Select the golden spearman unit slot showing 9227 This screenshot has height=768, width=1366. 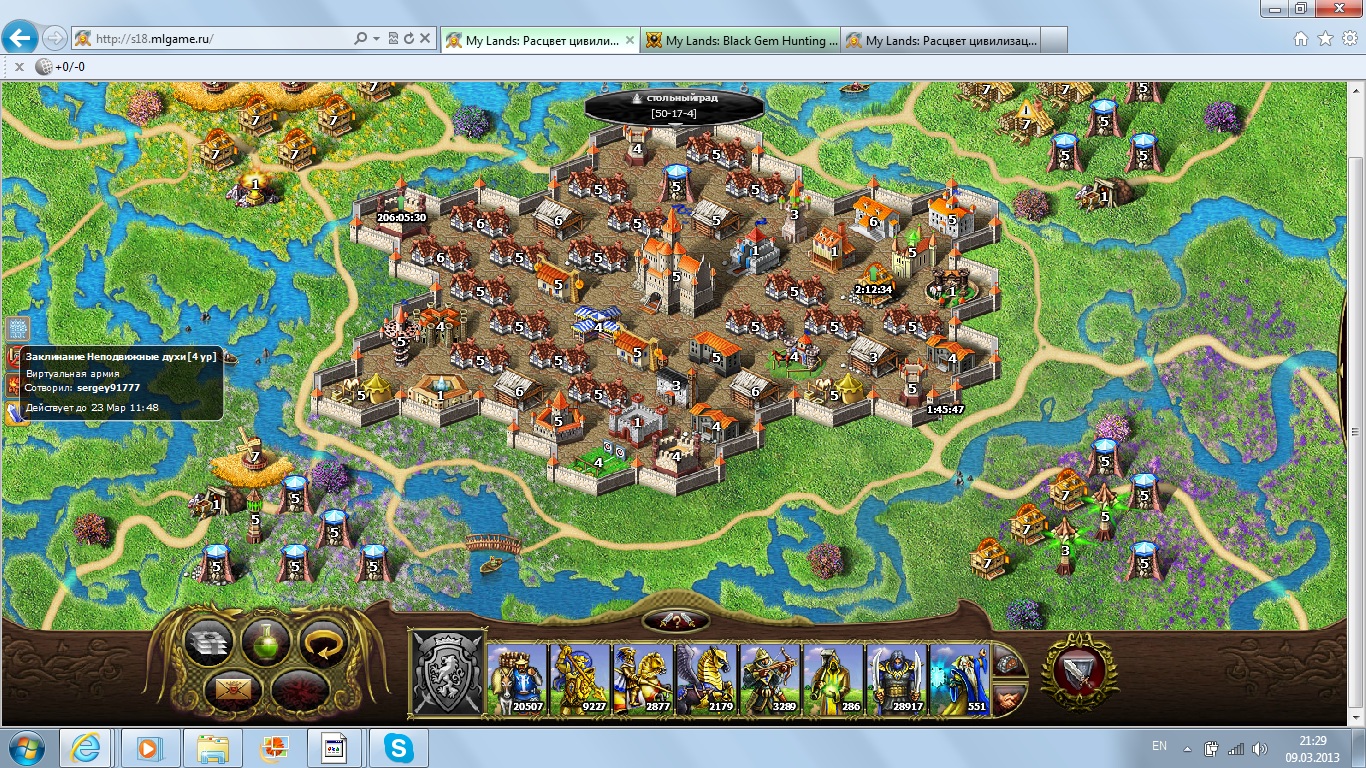[580, 680]
